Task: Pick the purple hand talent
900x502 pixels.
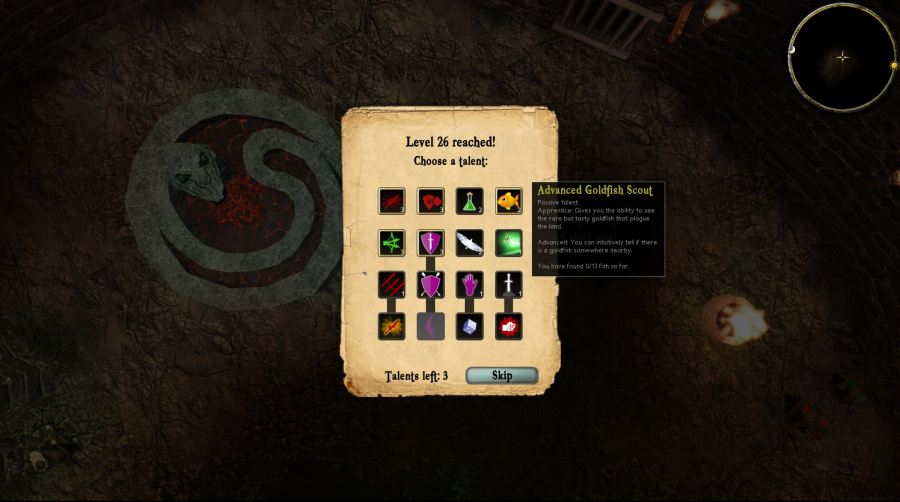Action: tap(470, 285)
